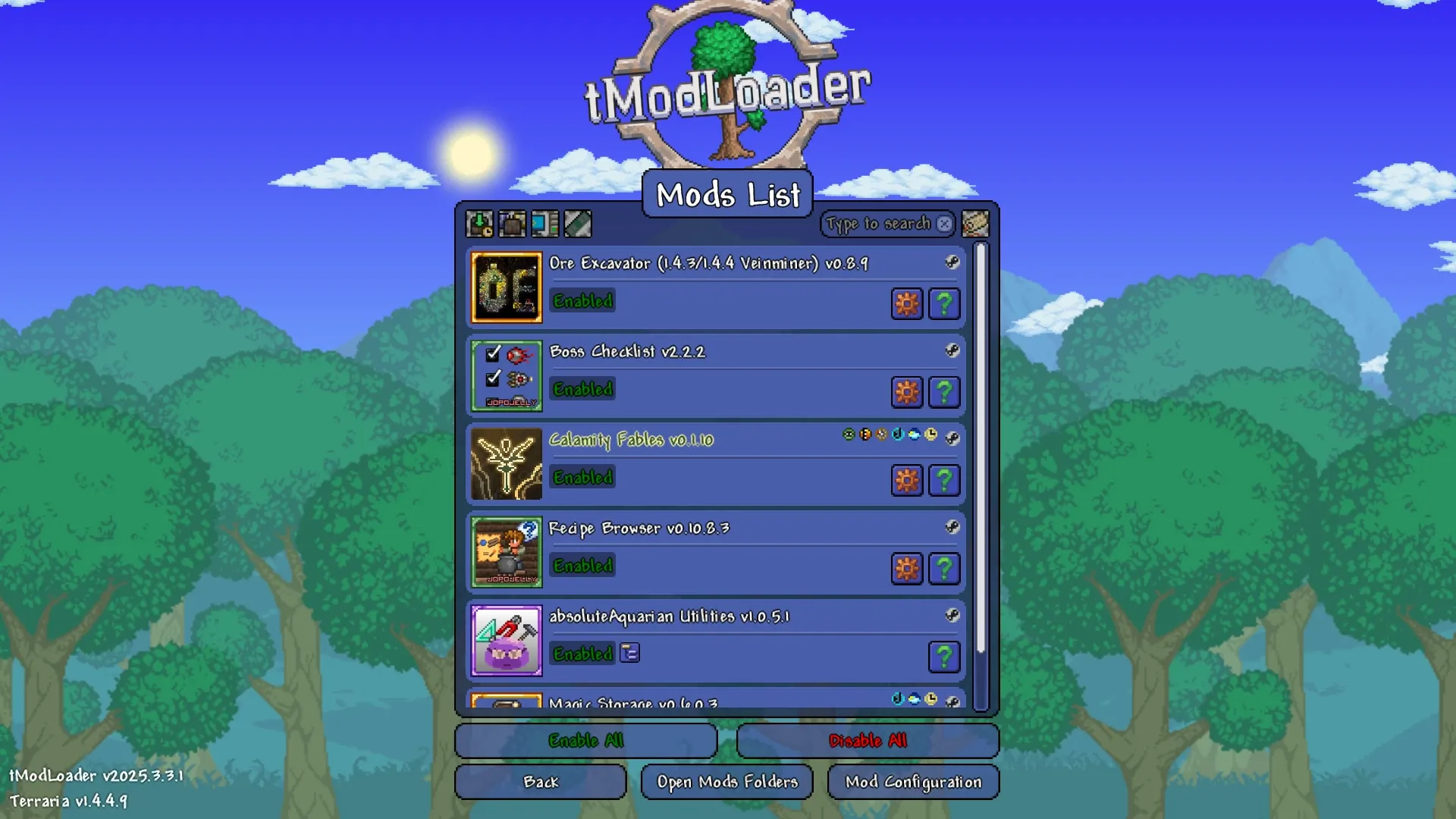Click the Steam icon on Calamity Fables row
Image resolution: width=1456 pixels, height=819 pixels.
coord(953,440)
